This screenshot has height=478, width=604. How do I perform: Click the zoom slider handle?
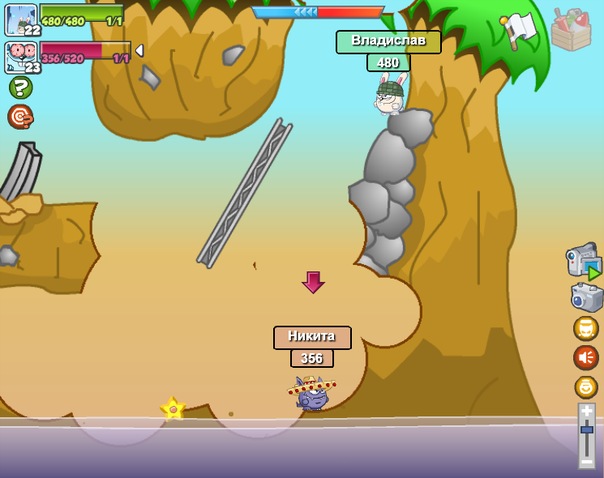click(x=587, y=430)
